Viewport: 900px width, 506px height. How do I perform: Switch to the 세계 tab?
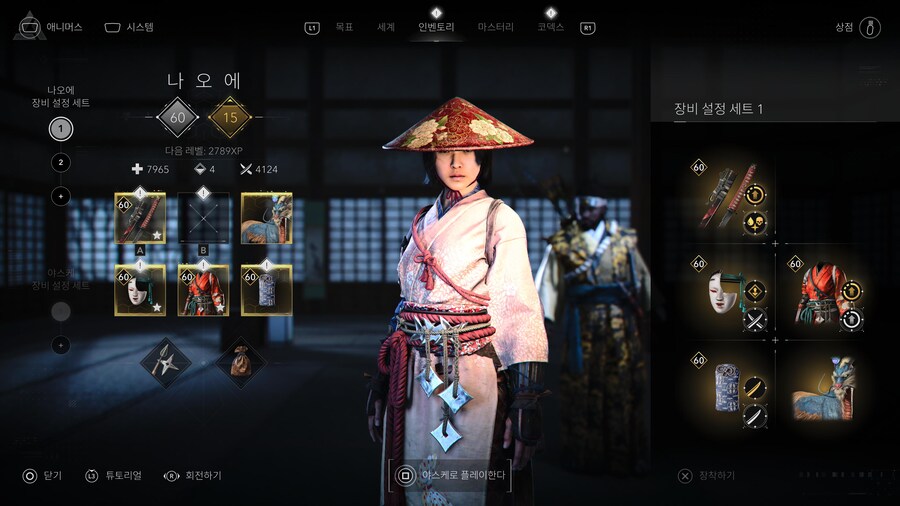click(386, 27)
